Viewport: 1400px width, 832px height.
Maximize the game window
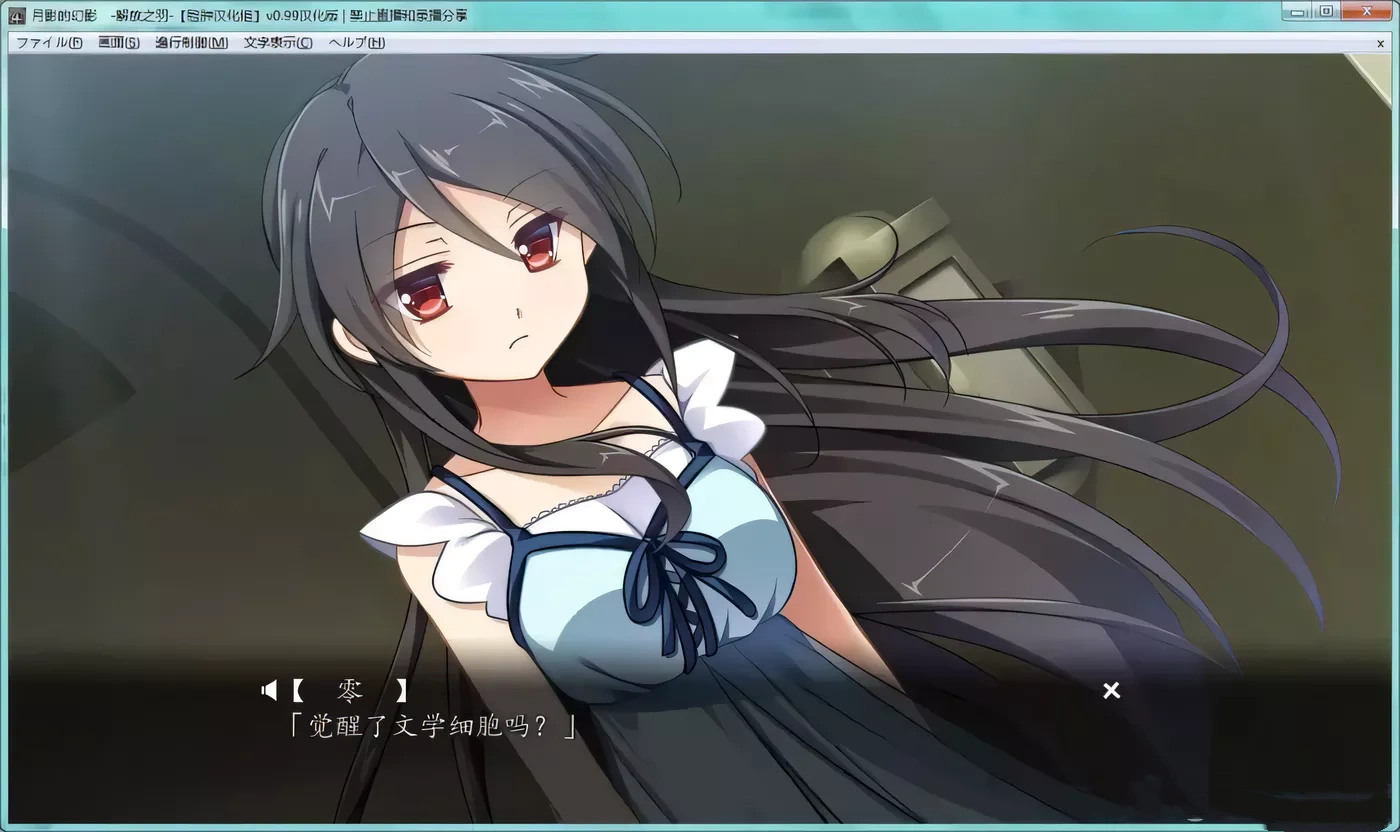(1327, 11)
